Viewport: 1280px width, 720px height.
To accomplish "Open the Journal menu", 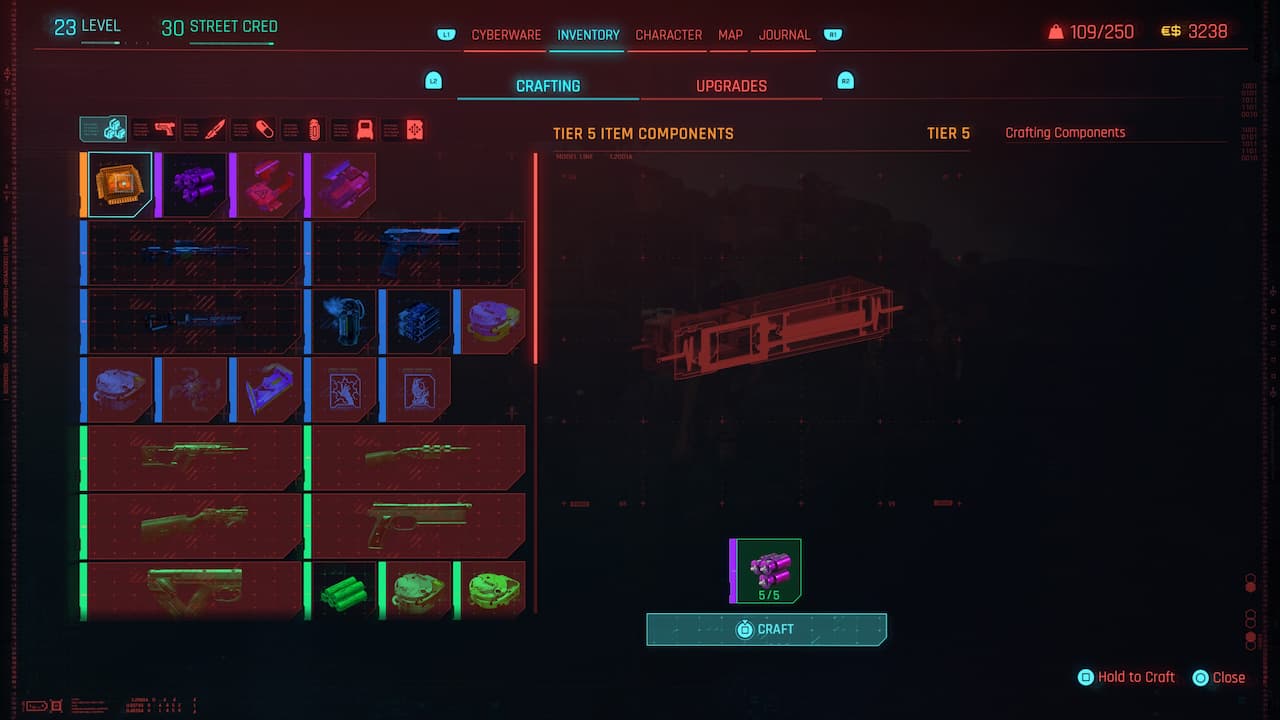I will [783, 35].
